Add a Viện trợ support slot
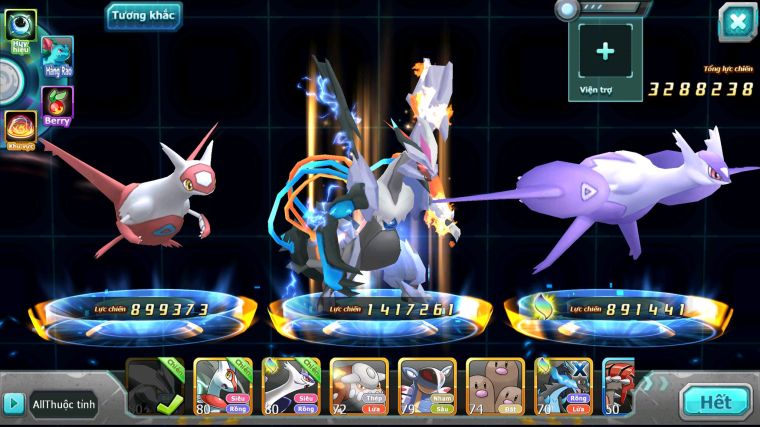 click(605, 54)
